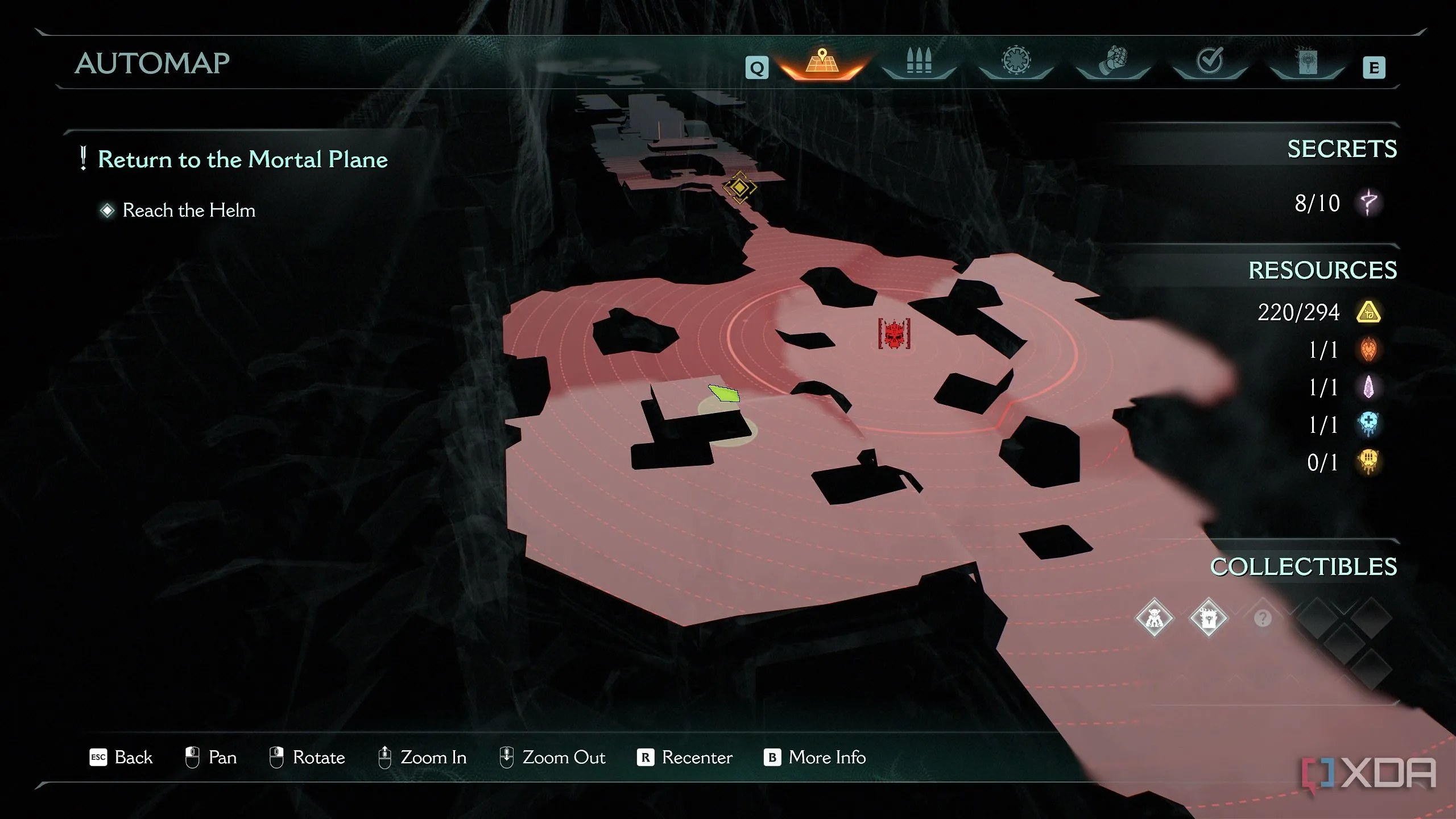Click the unknown question mark collectible
The height and width of the screenshot is (819, 1456).
click(x=1263, y=618)
